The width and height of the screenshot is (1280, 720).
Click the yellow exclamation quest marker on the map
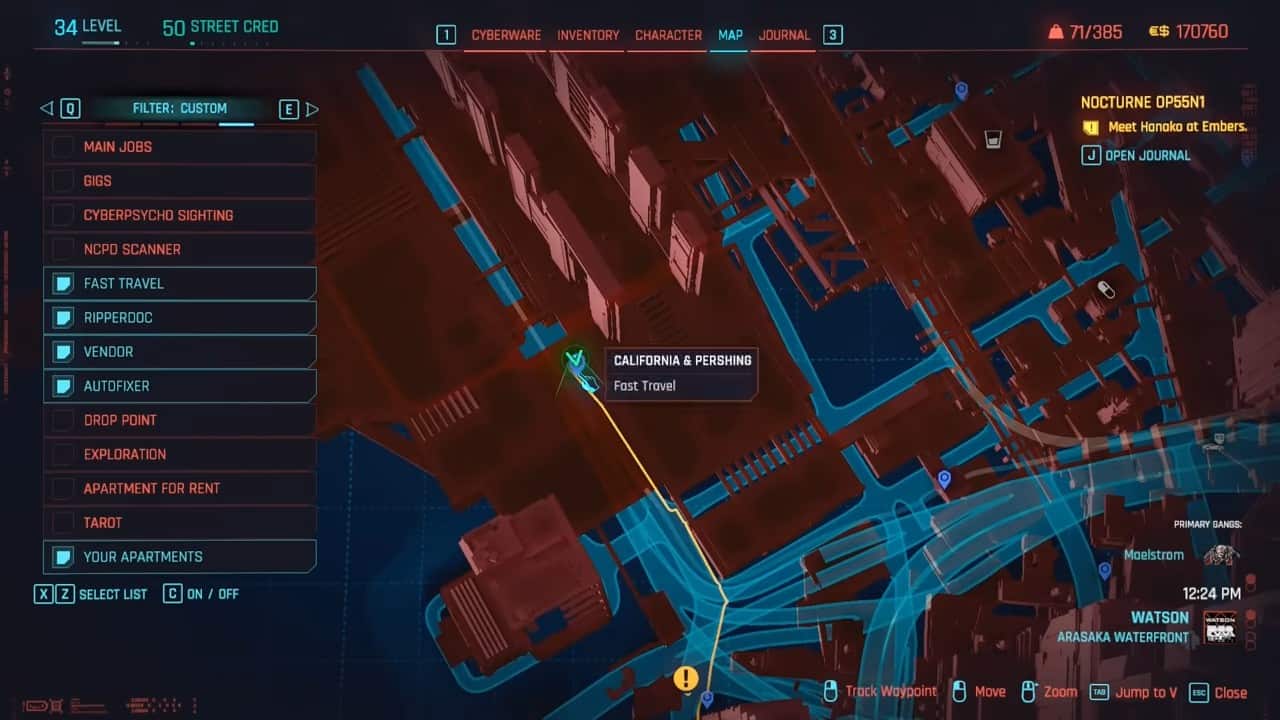pos(686,677)
